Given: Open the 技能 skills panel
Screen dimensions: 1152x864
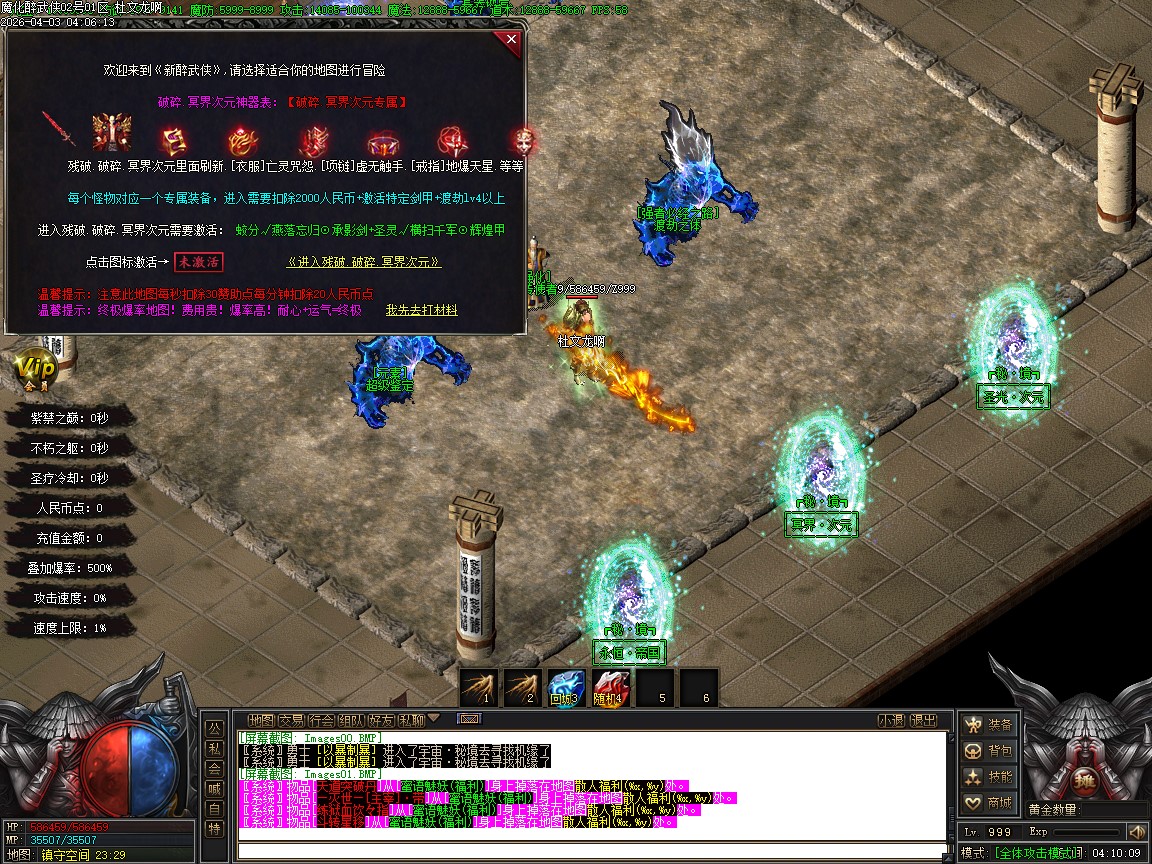Looking at the screenshot, I should [x=988, y=777].
